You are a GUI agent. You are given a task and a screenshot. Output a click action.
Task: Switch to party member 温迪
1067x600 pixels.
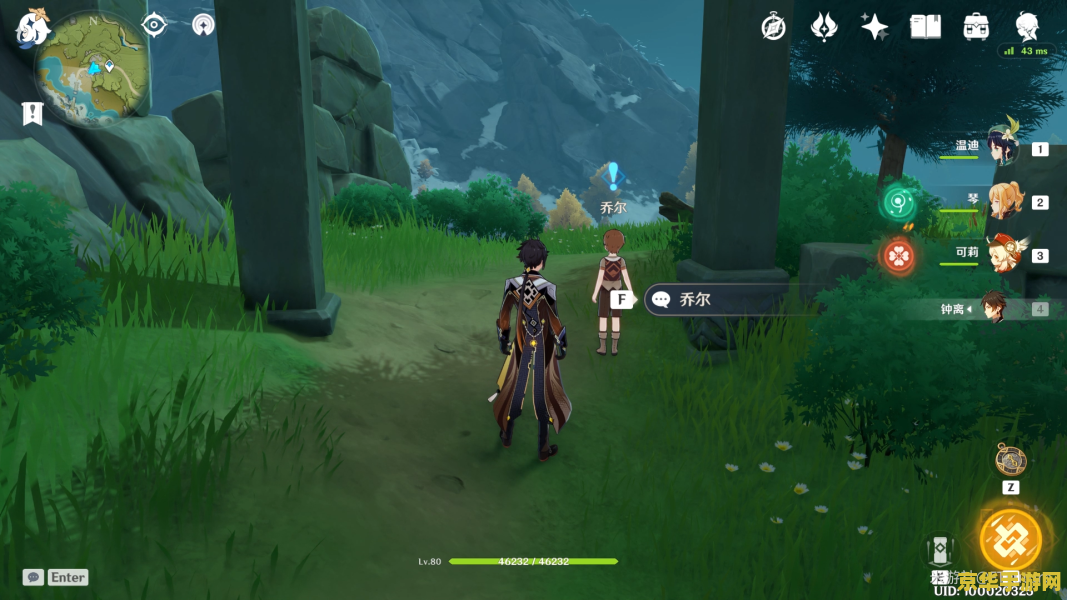1001,148
